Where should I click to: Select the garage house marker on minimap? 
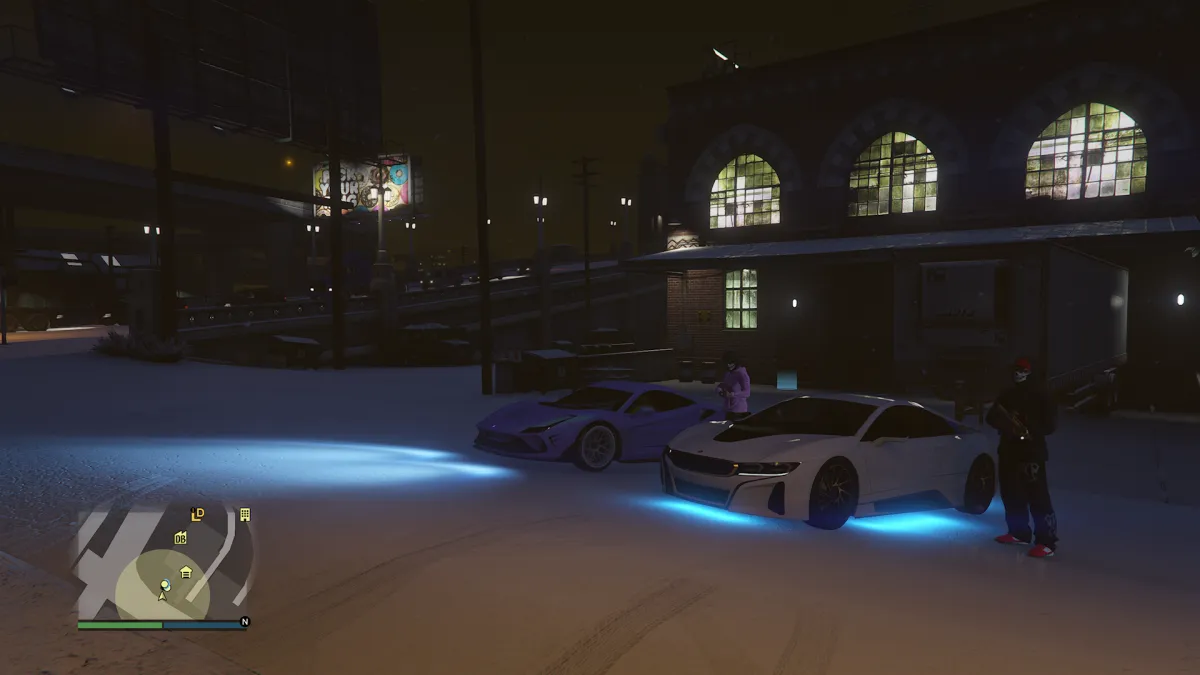(x=186, y=572)
